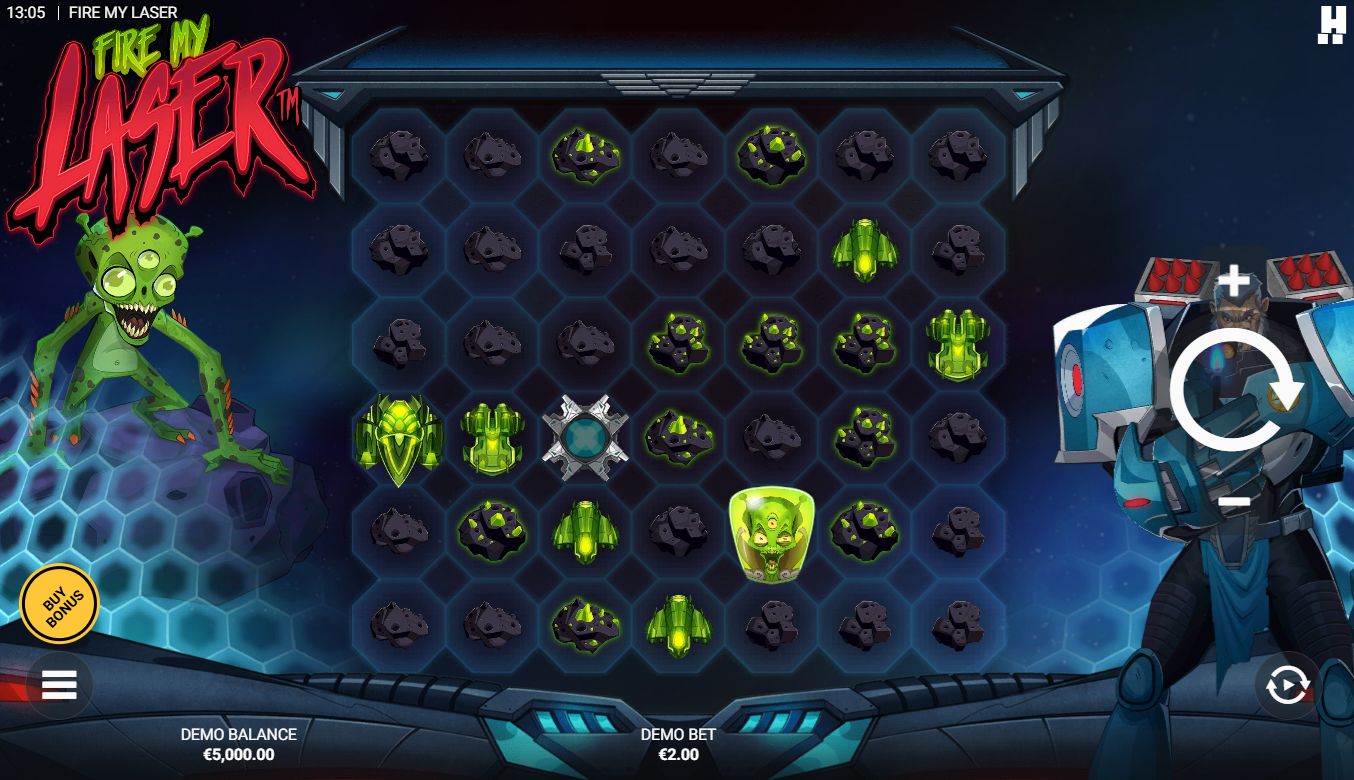This screenshot has width=1354, height=780.
Task: Decrease the bet with the minus button
Action: coord(1234,500)
